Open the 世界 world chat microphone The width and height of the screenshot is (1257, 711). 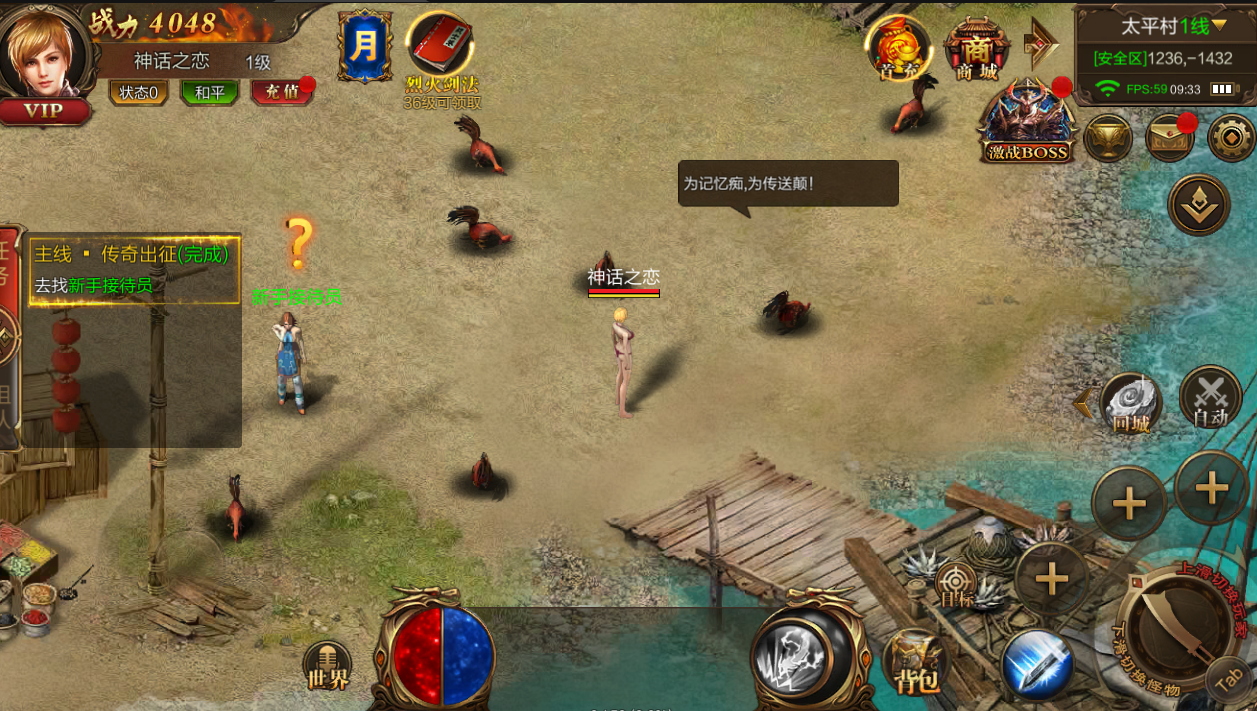pos(327,666)
